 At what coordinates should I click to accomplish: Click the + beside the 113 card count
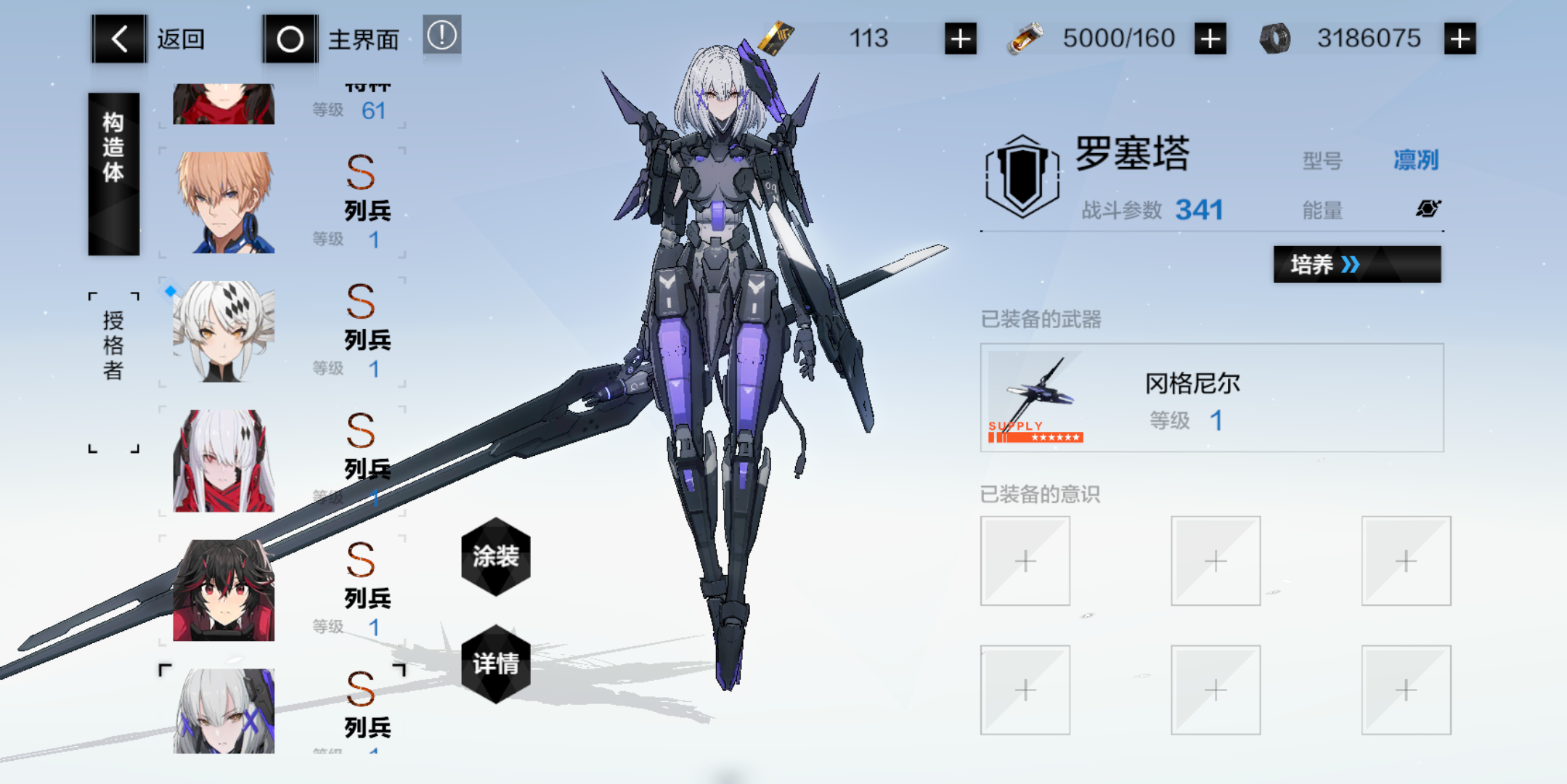point(958,38)
